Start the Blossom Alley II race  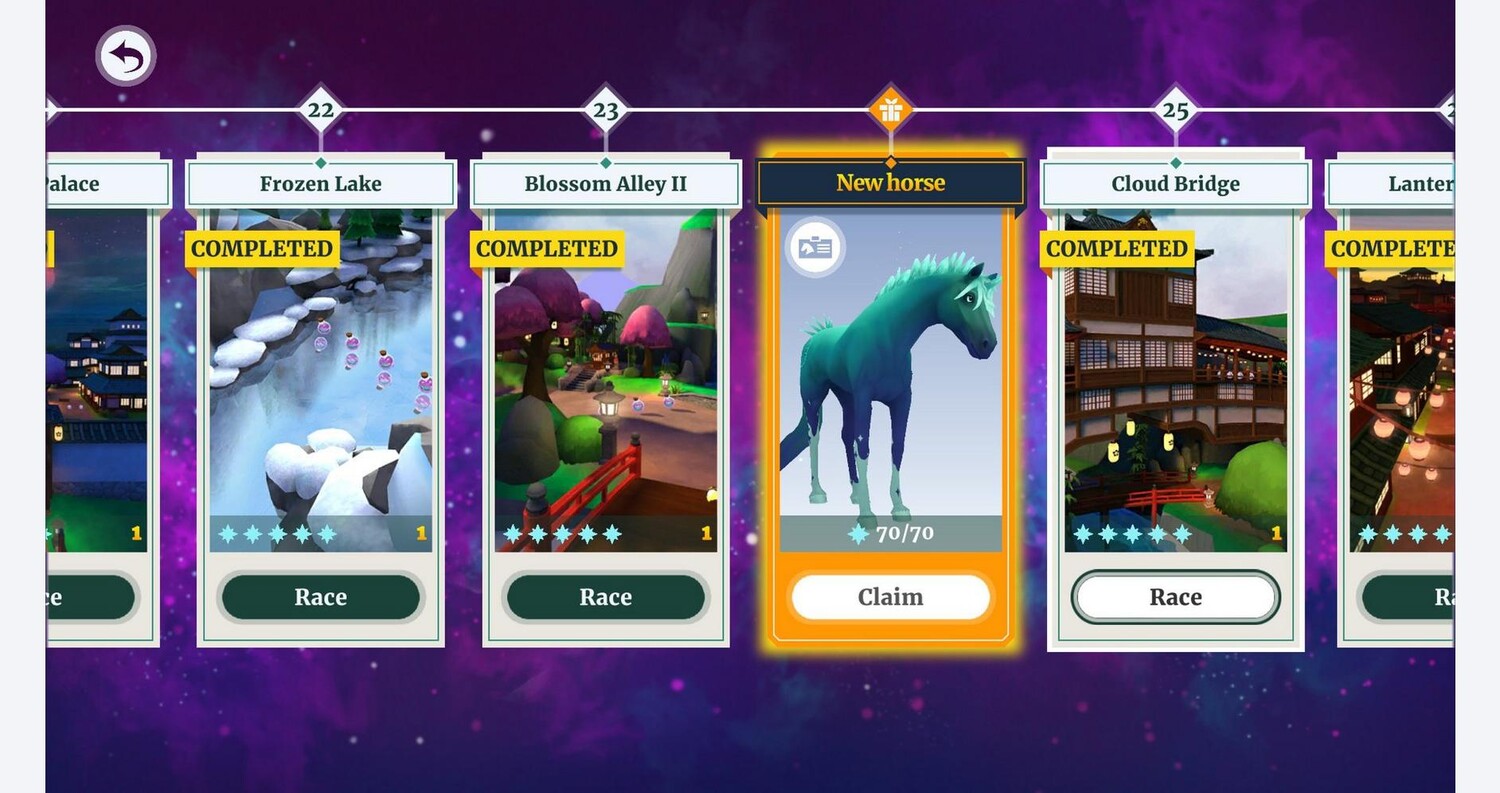[606, 597]
